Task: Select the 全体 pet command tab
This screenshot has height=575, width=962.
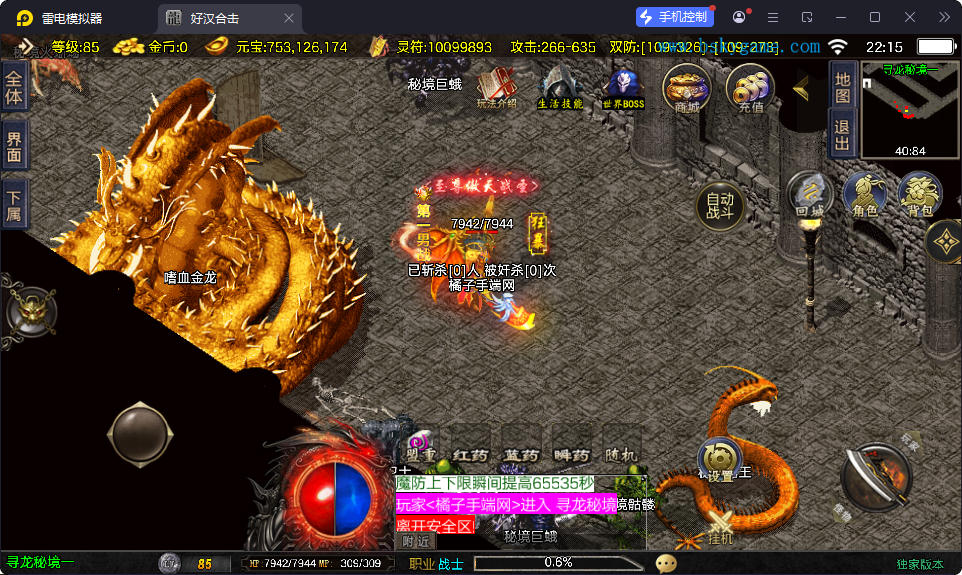Action: [x=14, y=86]
